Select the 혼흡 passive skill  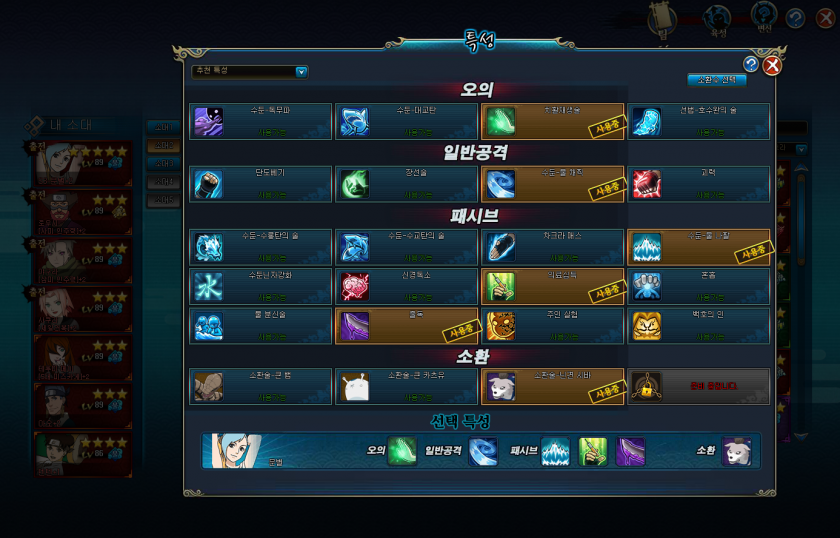pos(699,286)
